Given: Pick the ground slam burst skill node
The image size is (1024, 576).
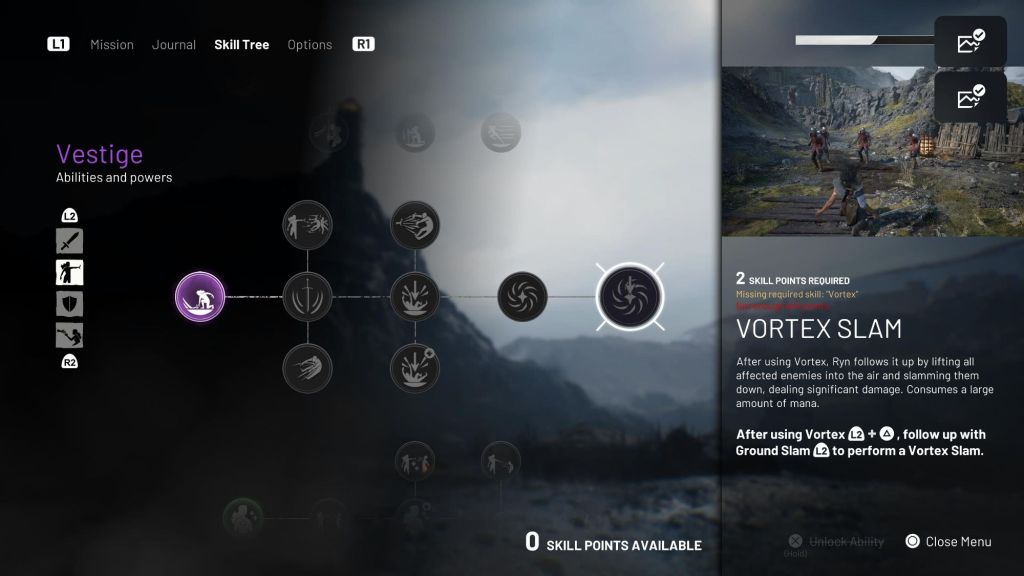Looking at the screenshot, I should click(415, 297).
